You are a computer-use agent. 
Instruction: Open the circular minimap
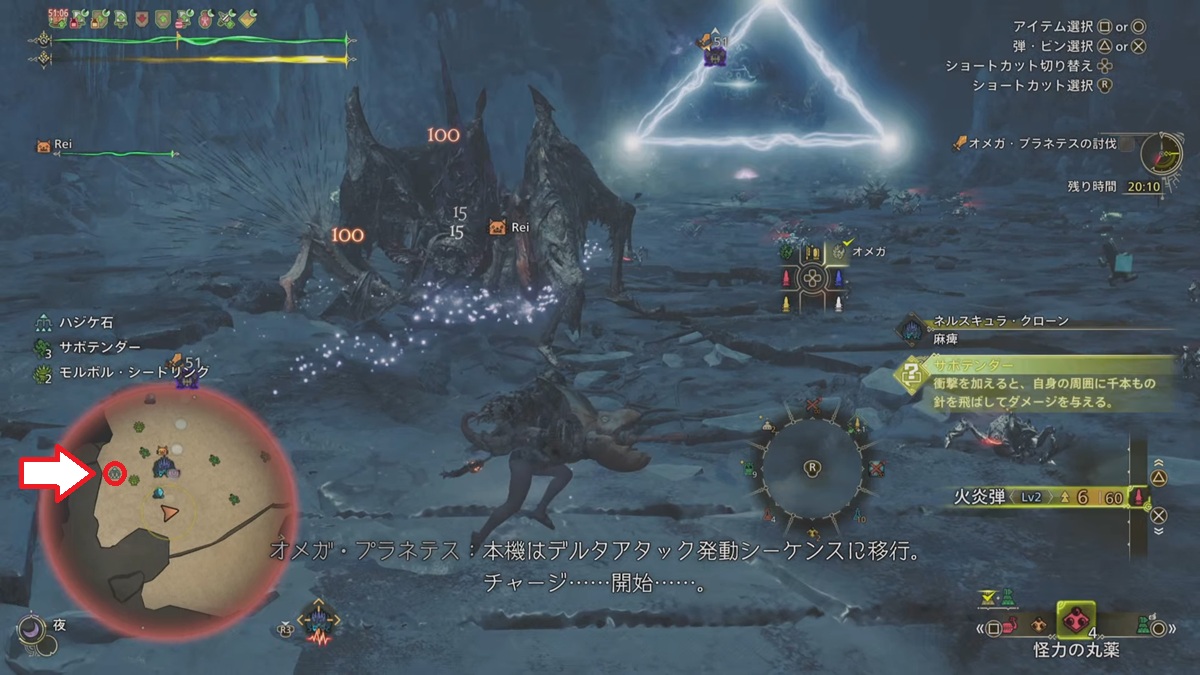pos(168,512)
